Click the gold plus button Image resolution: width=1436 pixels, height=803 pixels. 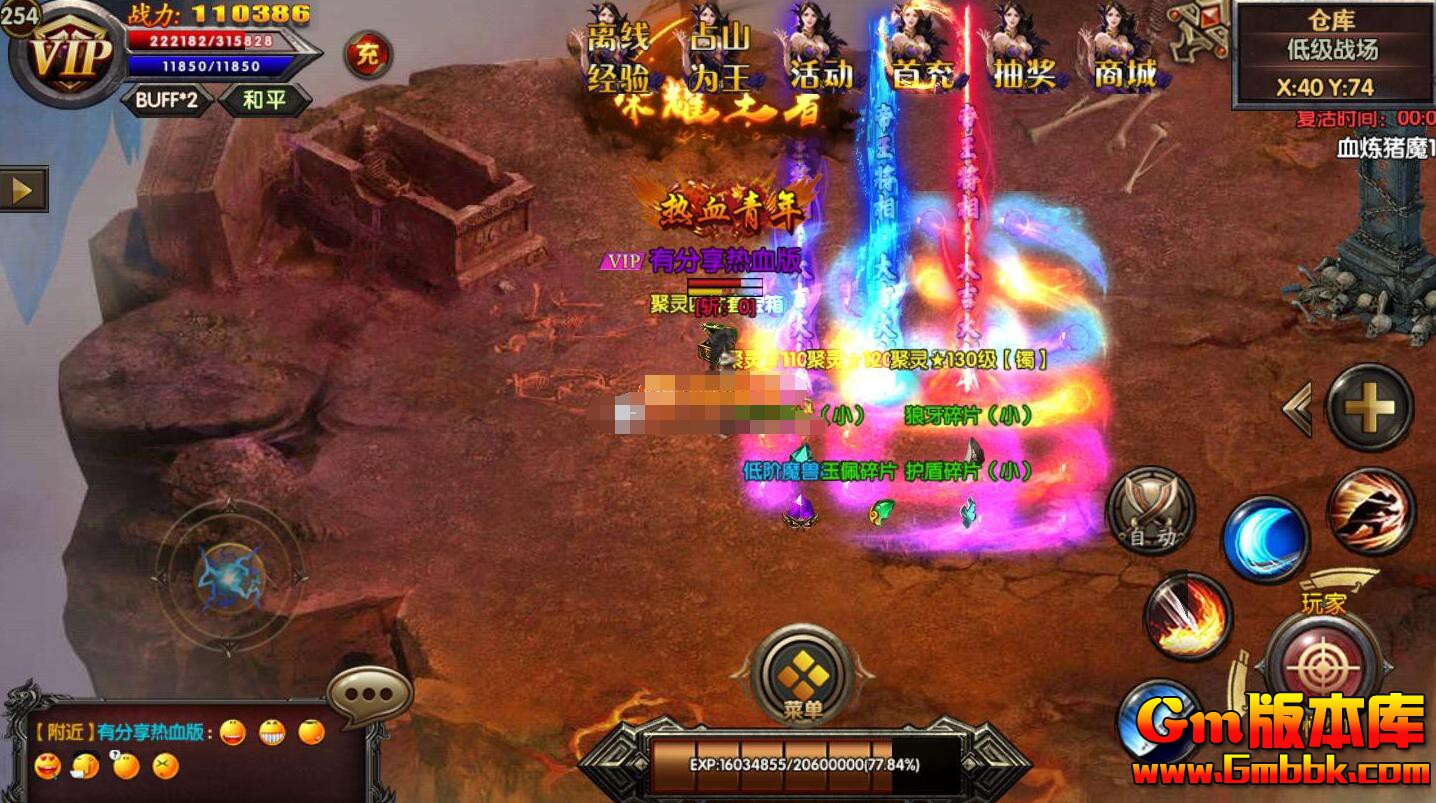click(1369, 407)
